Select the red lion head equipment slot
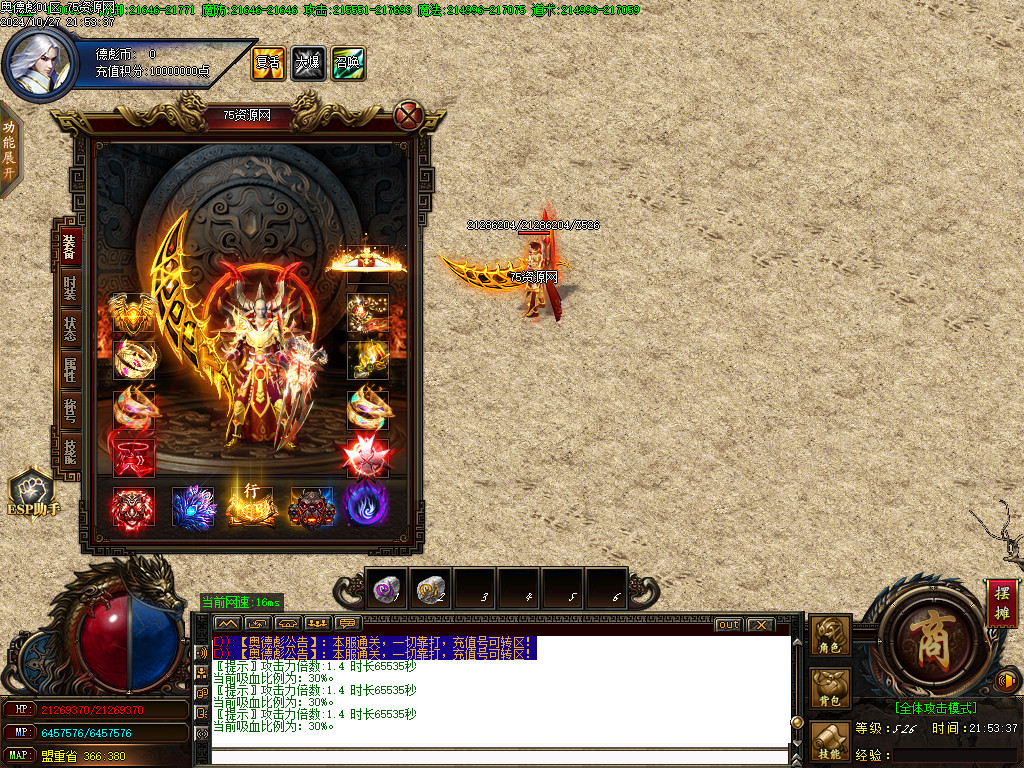 click(133, 506)
